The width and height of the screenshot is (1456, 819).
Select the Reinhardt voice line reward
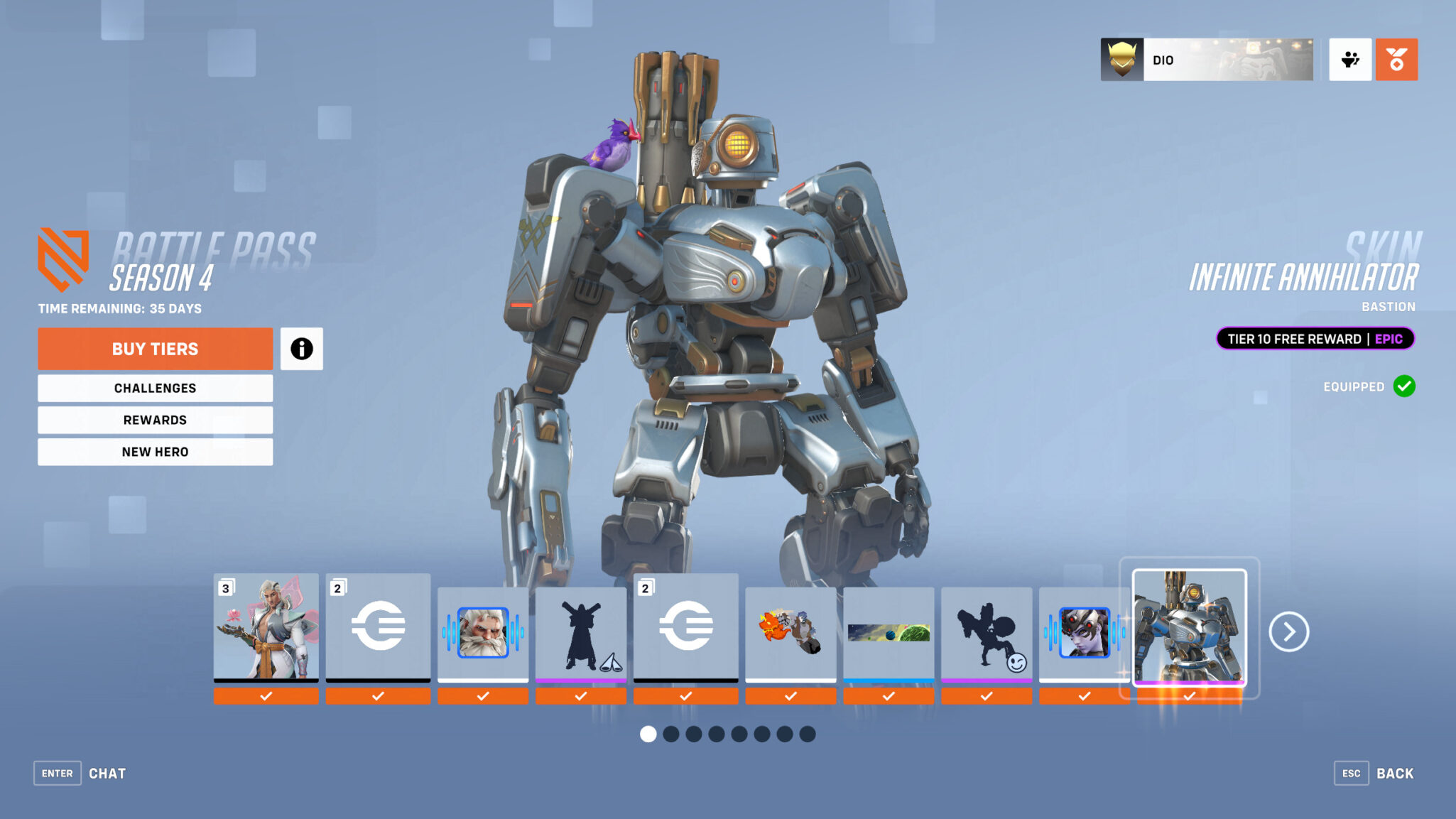coord(484,631)
